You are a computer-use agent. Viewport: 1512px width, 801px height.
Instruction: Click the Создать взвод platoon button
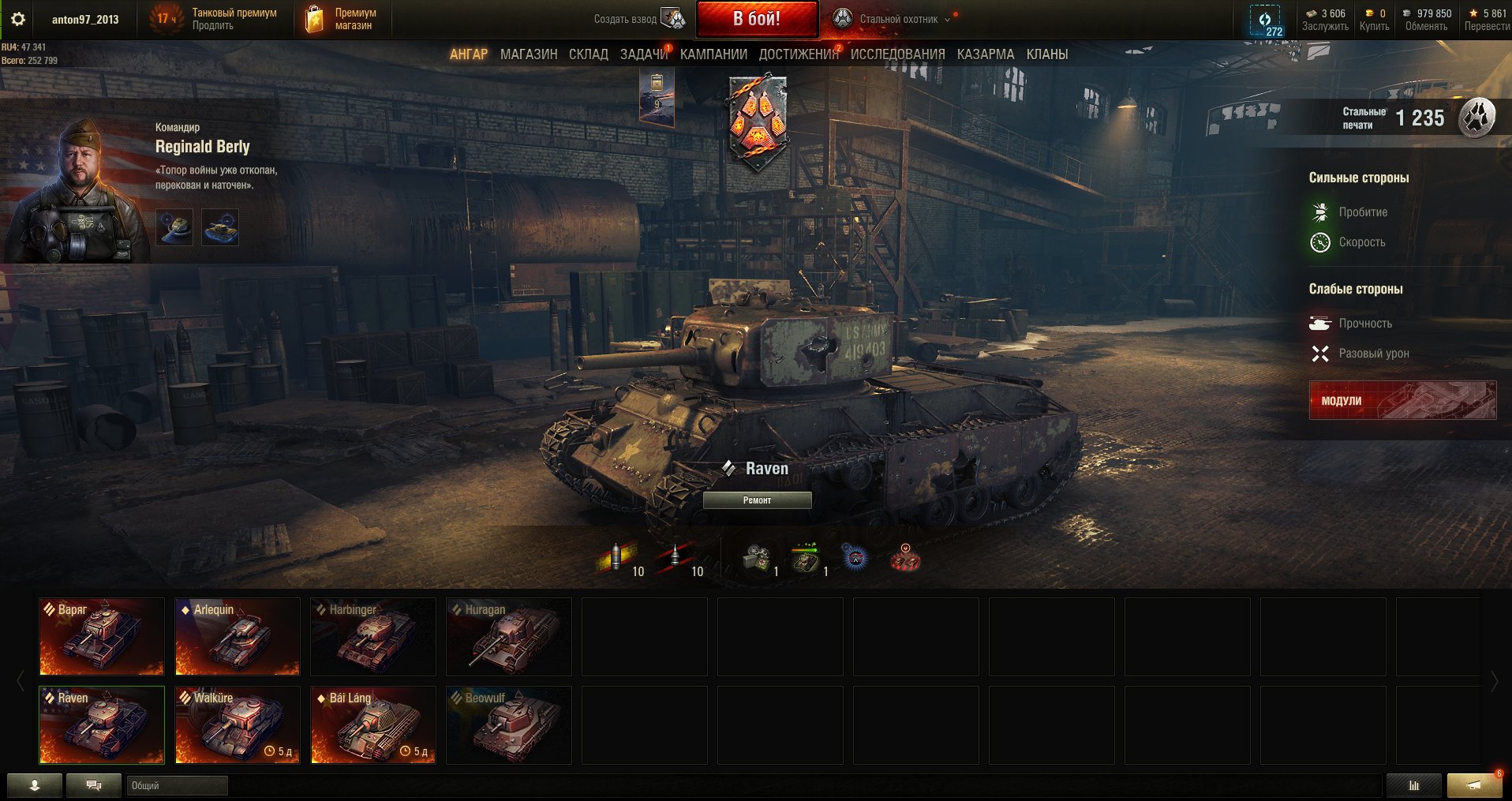(639, 19)
